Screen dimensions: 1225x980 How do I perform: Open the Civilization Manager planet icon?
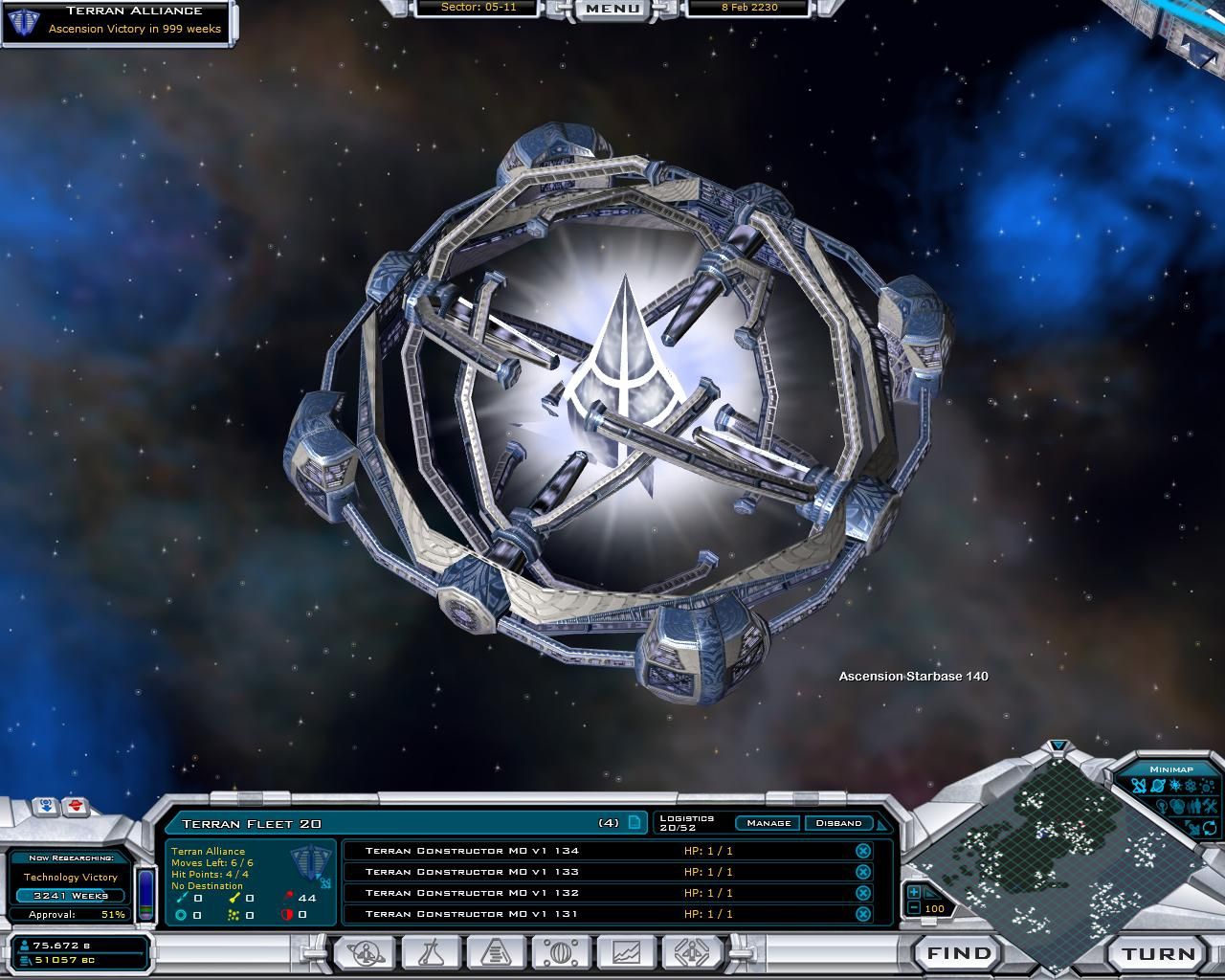point(365,953)
